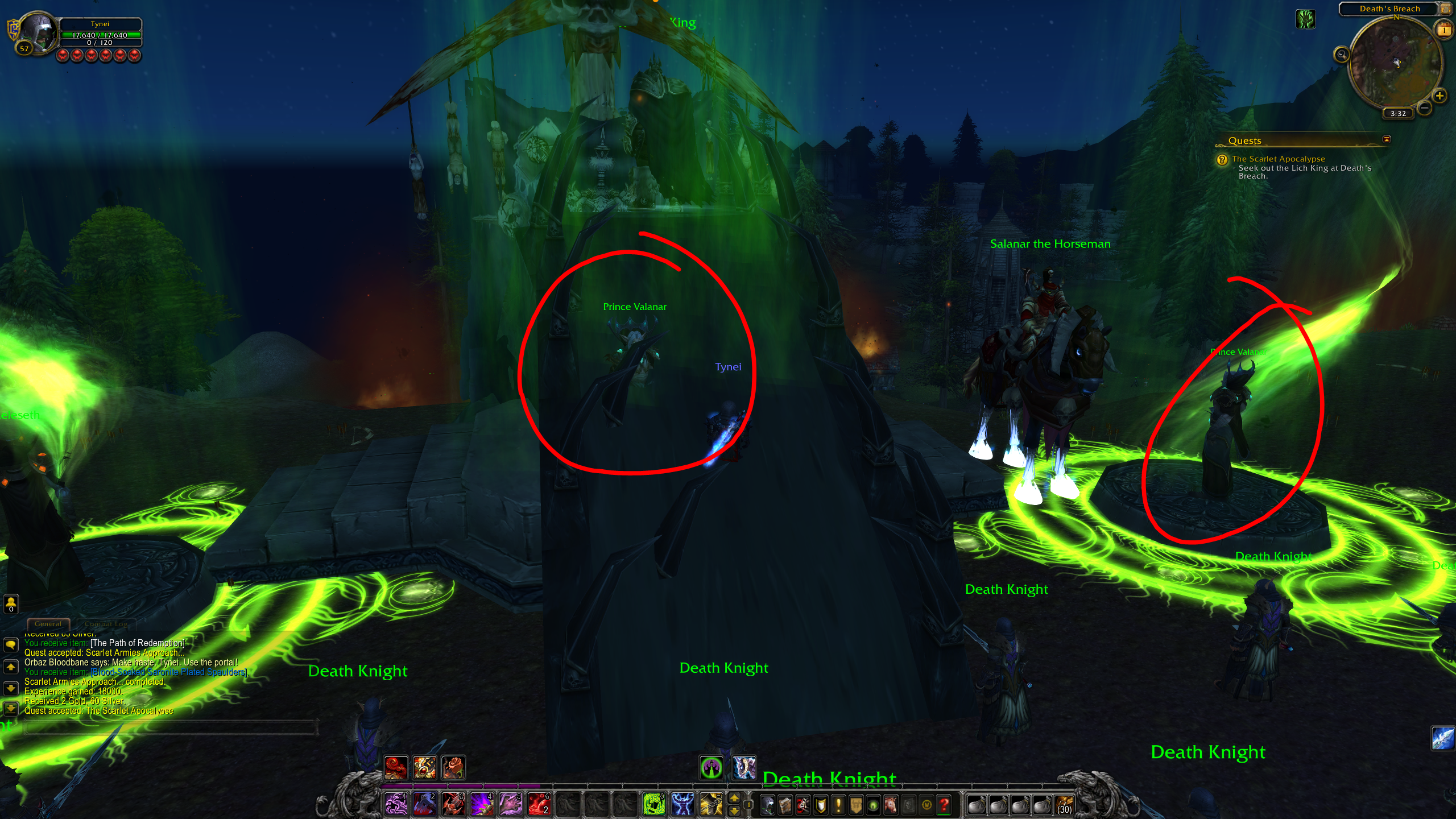Viewport: 1456px width, 819px height.
Task: Open the world map button beside Death's Breach
Action: 1445,9
